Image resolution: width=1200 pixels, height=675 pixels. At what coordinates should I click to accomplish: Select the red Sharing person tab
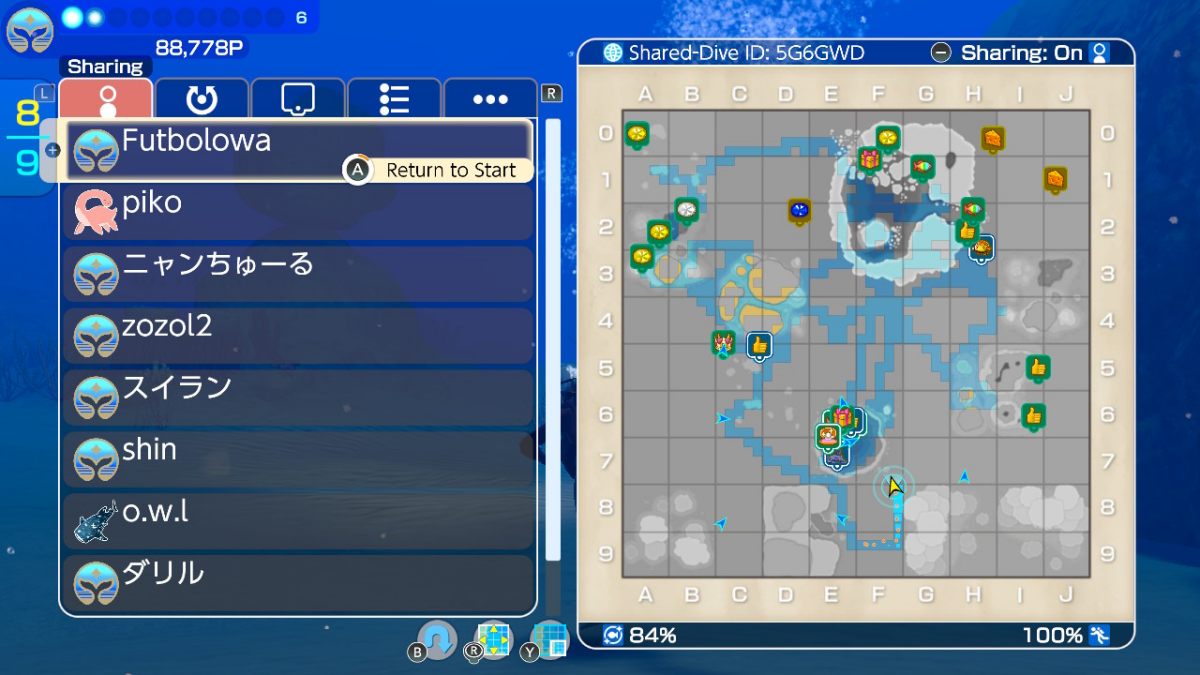(106, 99)
